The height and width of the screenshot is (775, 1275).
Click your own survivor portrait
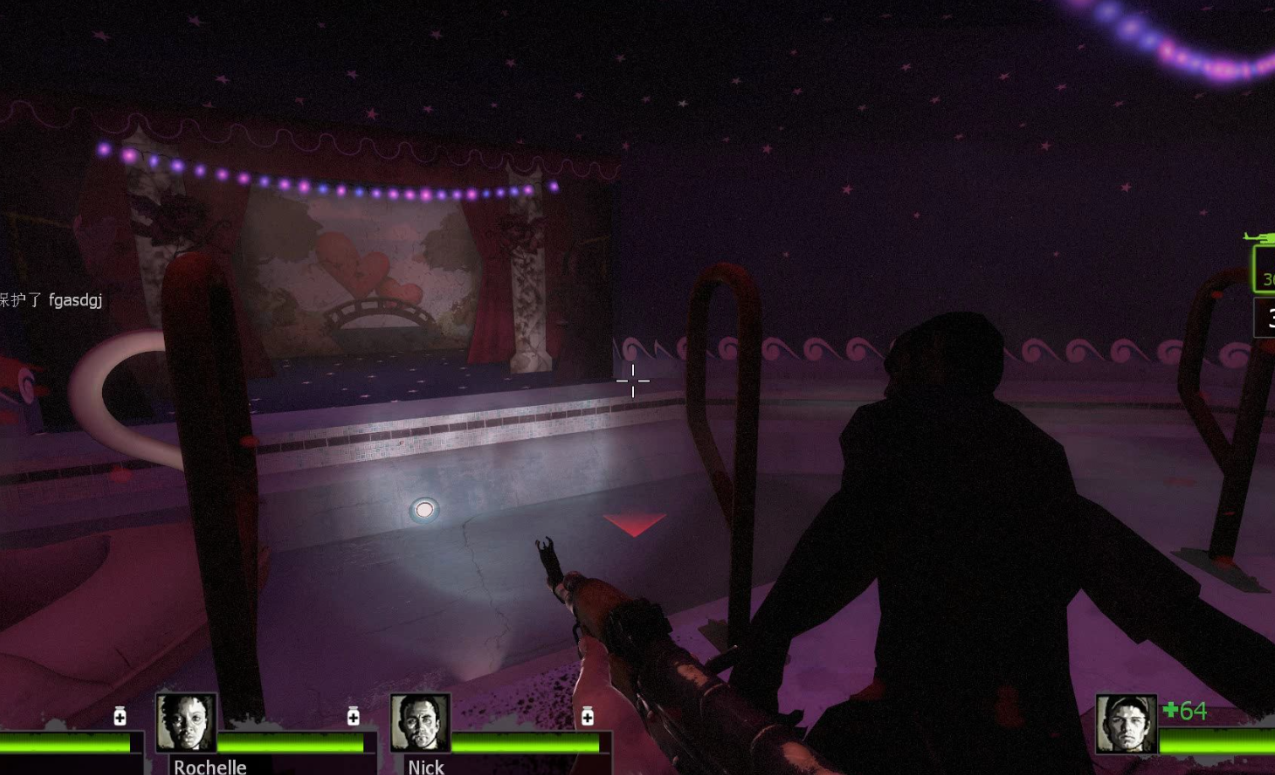tap(1126, 724)
